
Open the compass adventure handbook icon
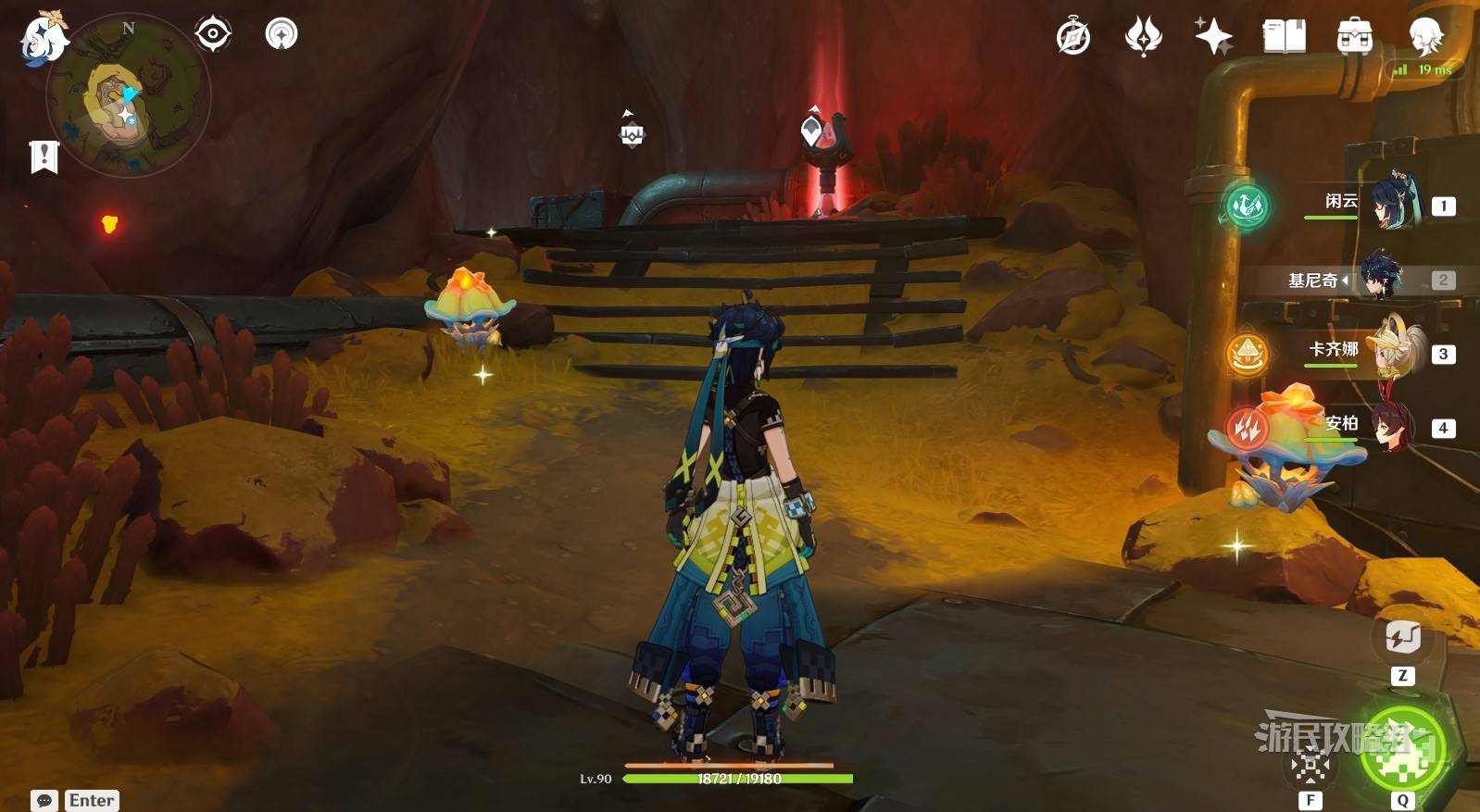(1073, 37)
